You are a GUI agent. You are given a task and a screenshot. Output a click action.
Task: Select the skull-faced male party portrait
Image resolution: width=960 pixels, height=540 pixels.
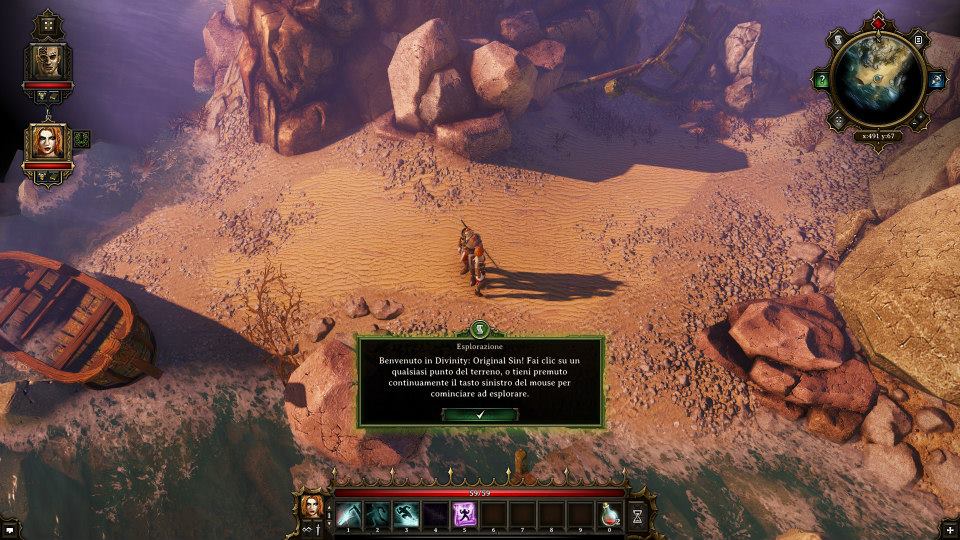click(48, 61)
